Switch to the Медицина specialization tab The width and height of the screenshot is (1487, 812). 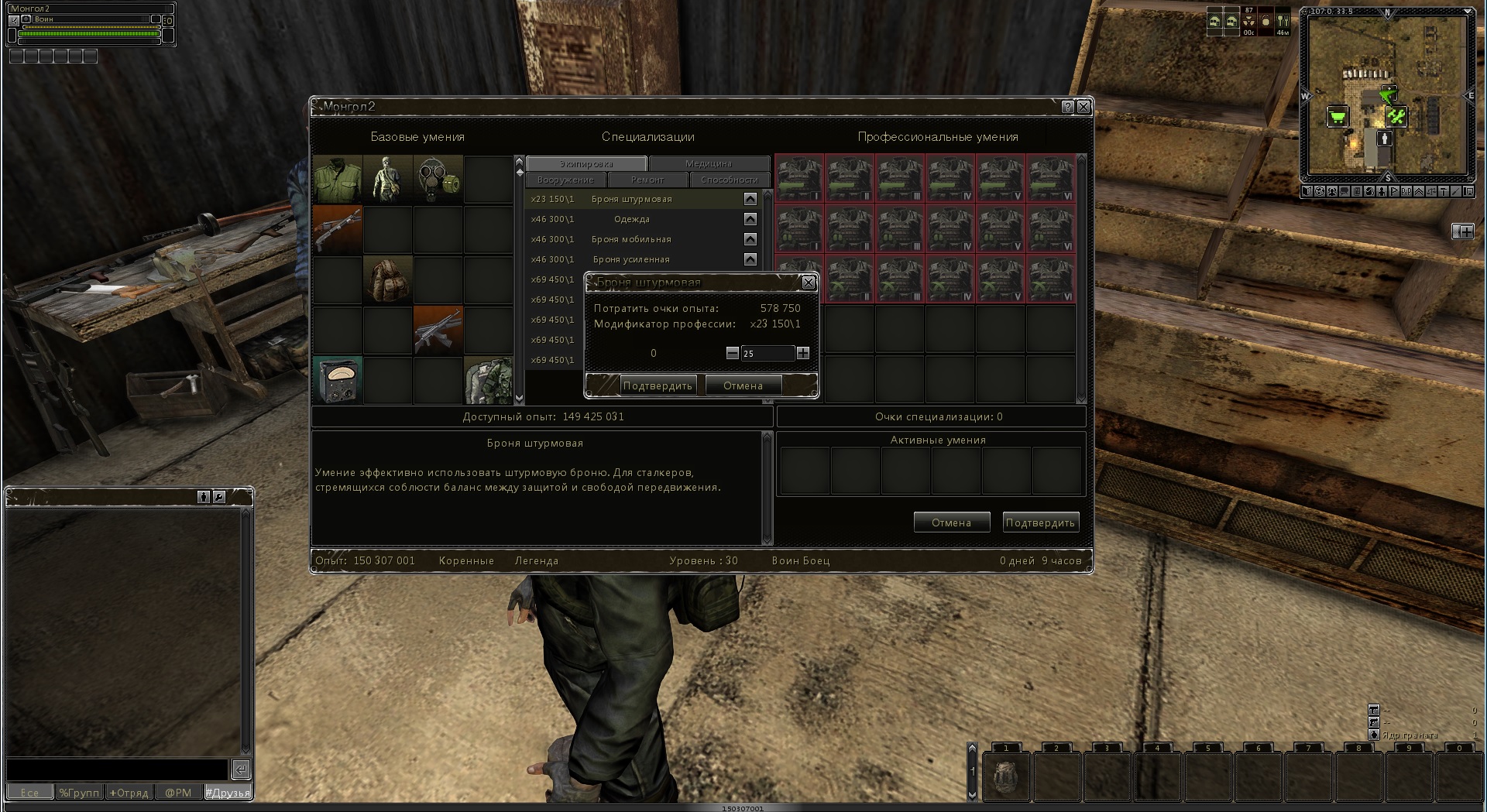709,163
